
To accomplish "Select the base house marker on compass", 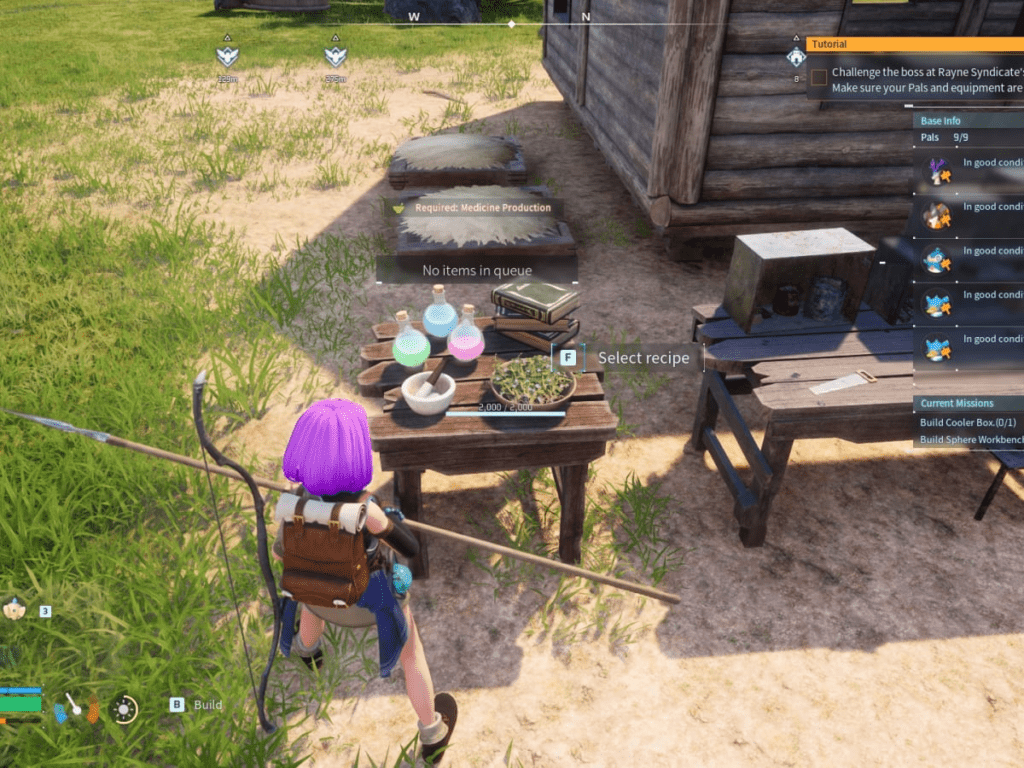I will tap(796, 57).
